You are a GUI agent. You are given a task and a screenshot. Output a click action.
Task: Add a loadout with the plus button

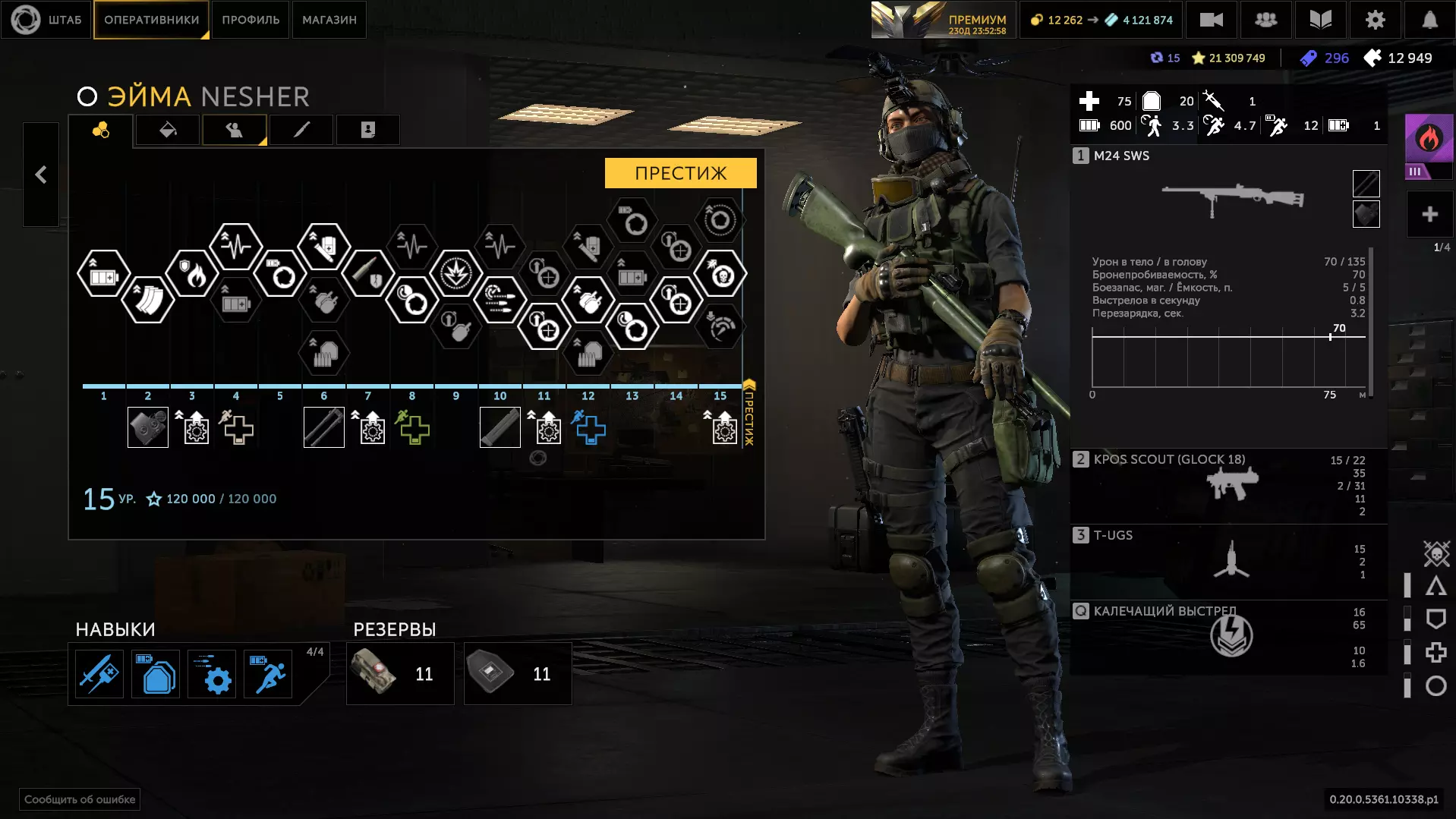pyautogui.click(x=1429, y=215)
